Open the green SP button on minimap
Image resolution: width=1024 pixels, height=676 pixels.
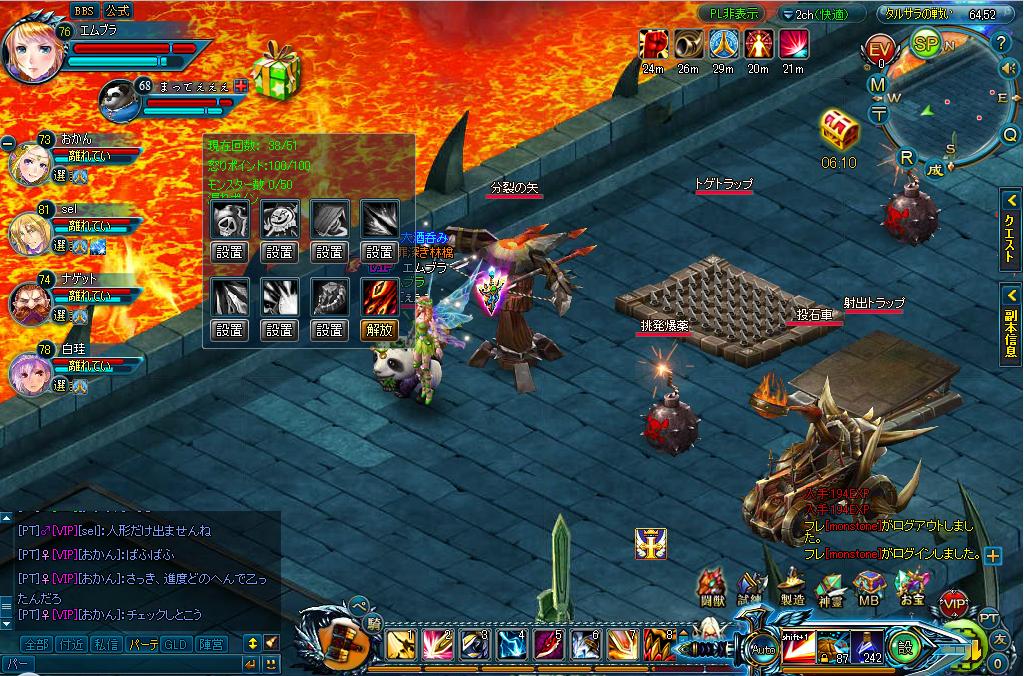[x=925, y=45]
